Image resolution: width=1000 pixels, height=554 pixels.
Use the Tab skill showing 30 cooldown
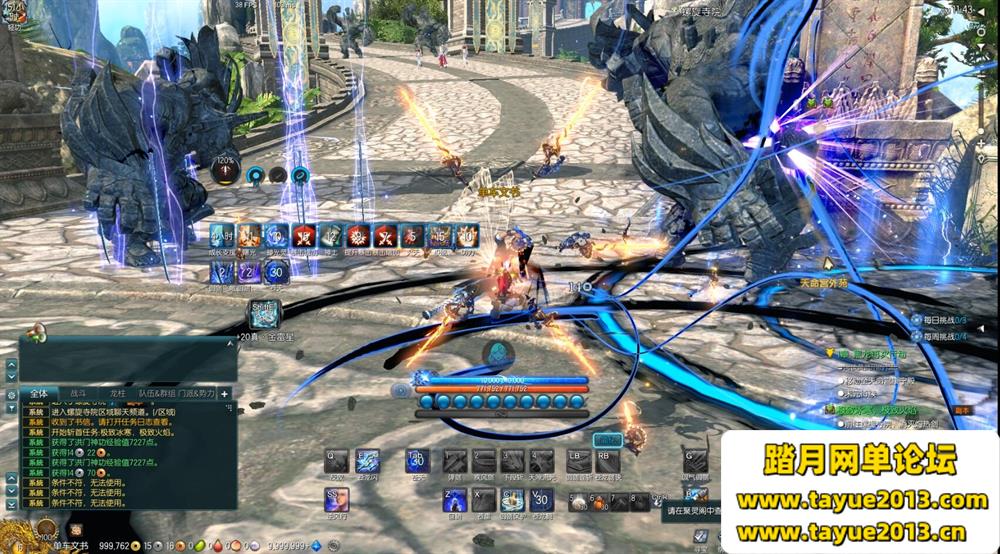click(x=416, y=461)
